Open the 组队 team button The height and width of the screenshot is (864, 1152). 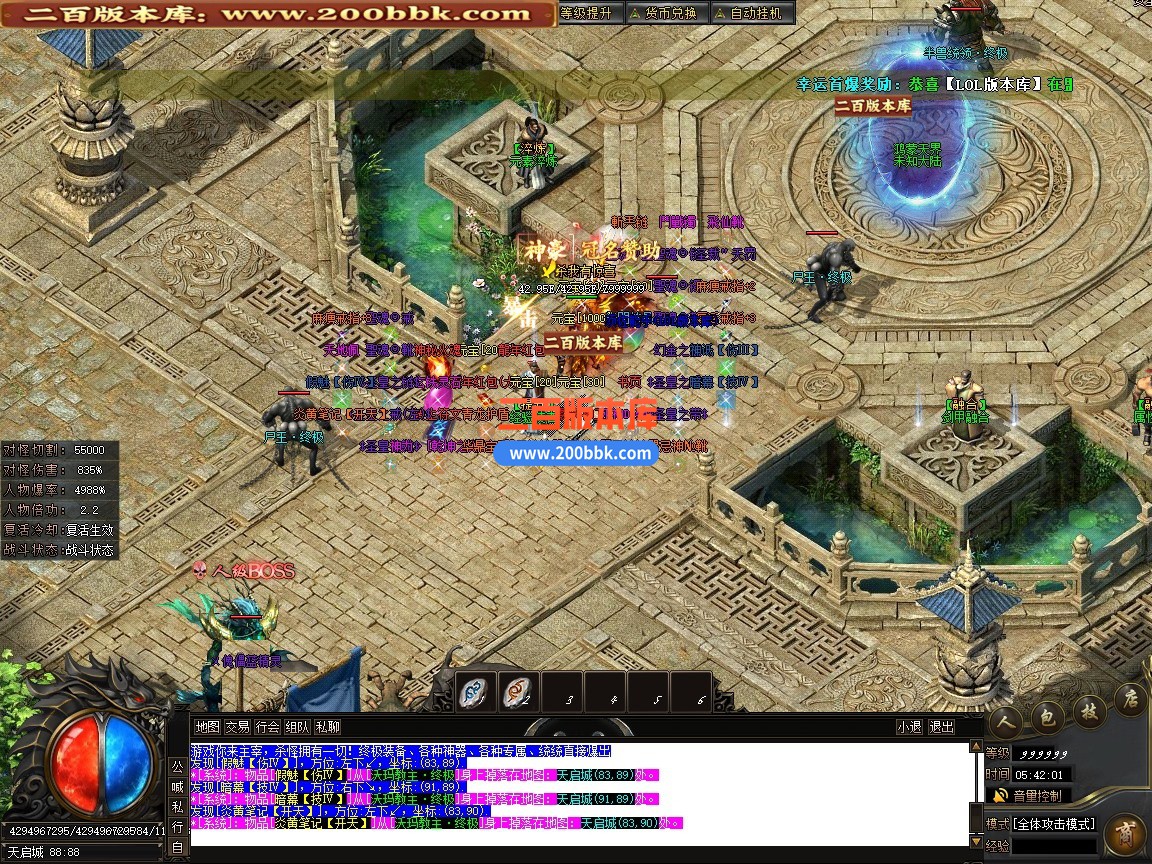[297, 727]
